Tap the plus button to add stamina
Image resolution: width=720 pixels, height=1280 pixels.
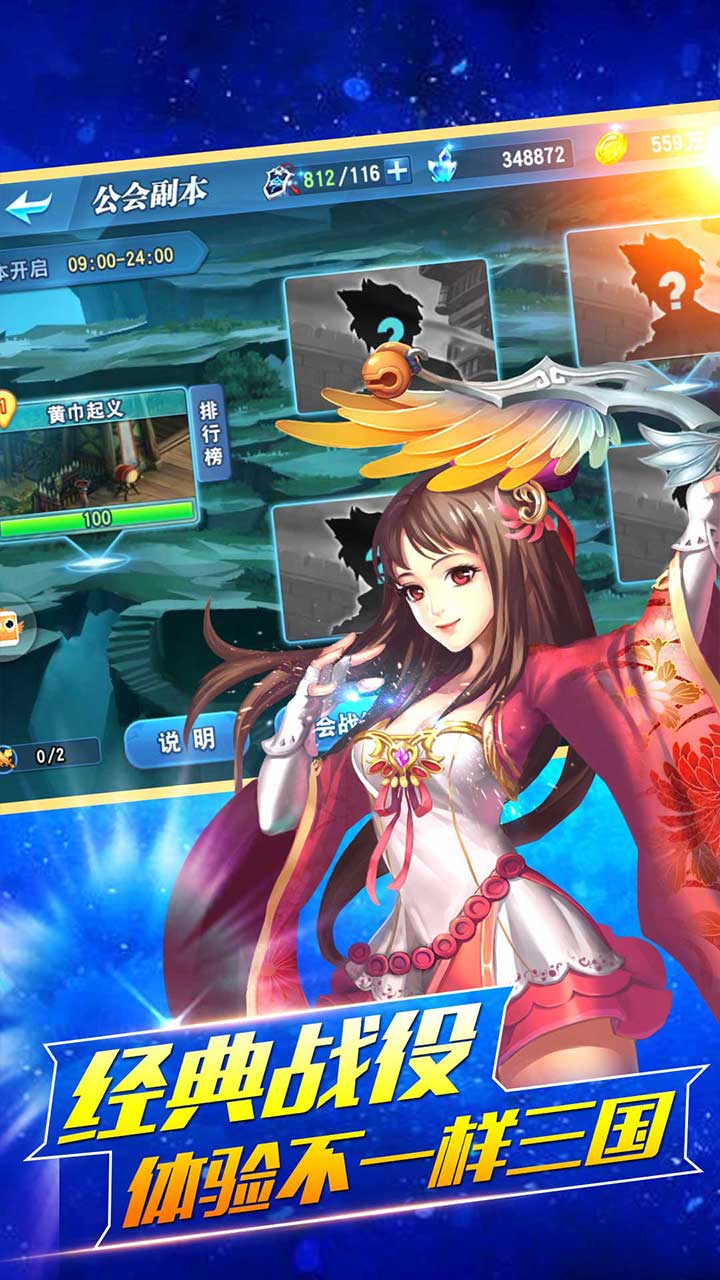397,171
